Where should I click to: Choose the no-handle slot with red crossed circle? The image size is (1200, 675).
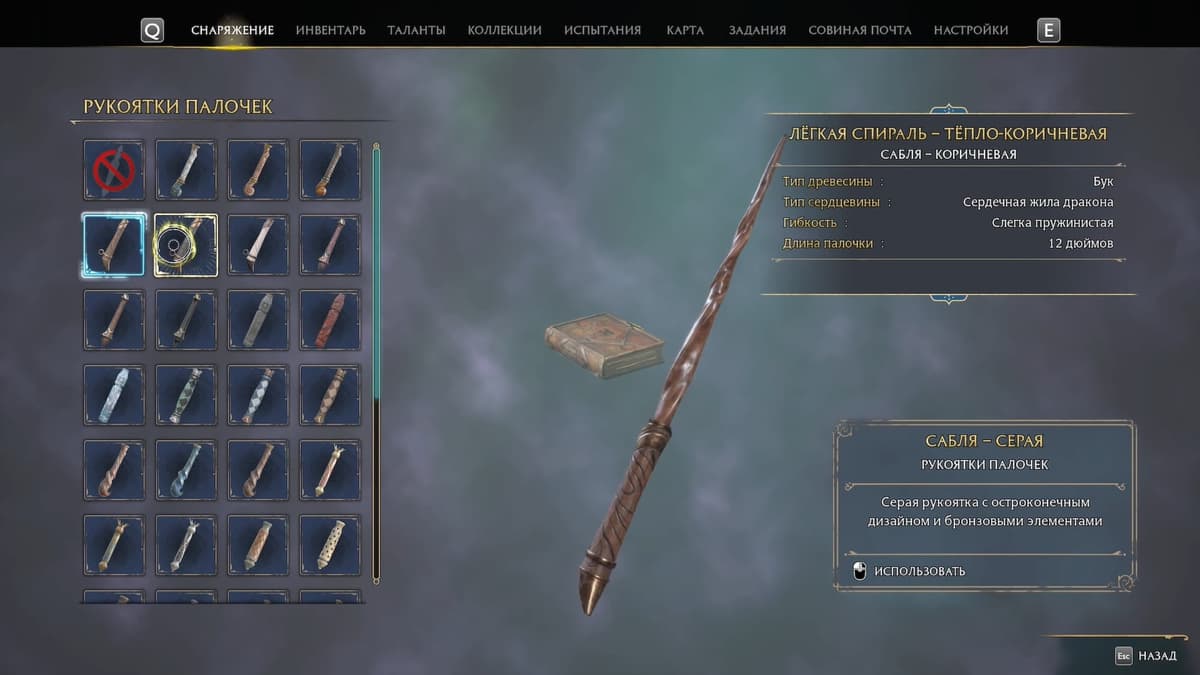coord(114,170)
